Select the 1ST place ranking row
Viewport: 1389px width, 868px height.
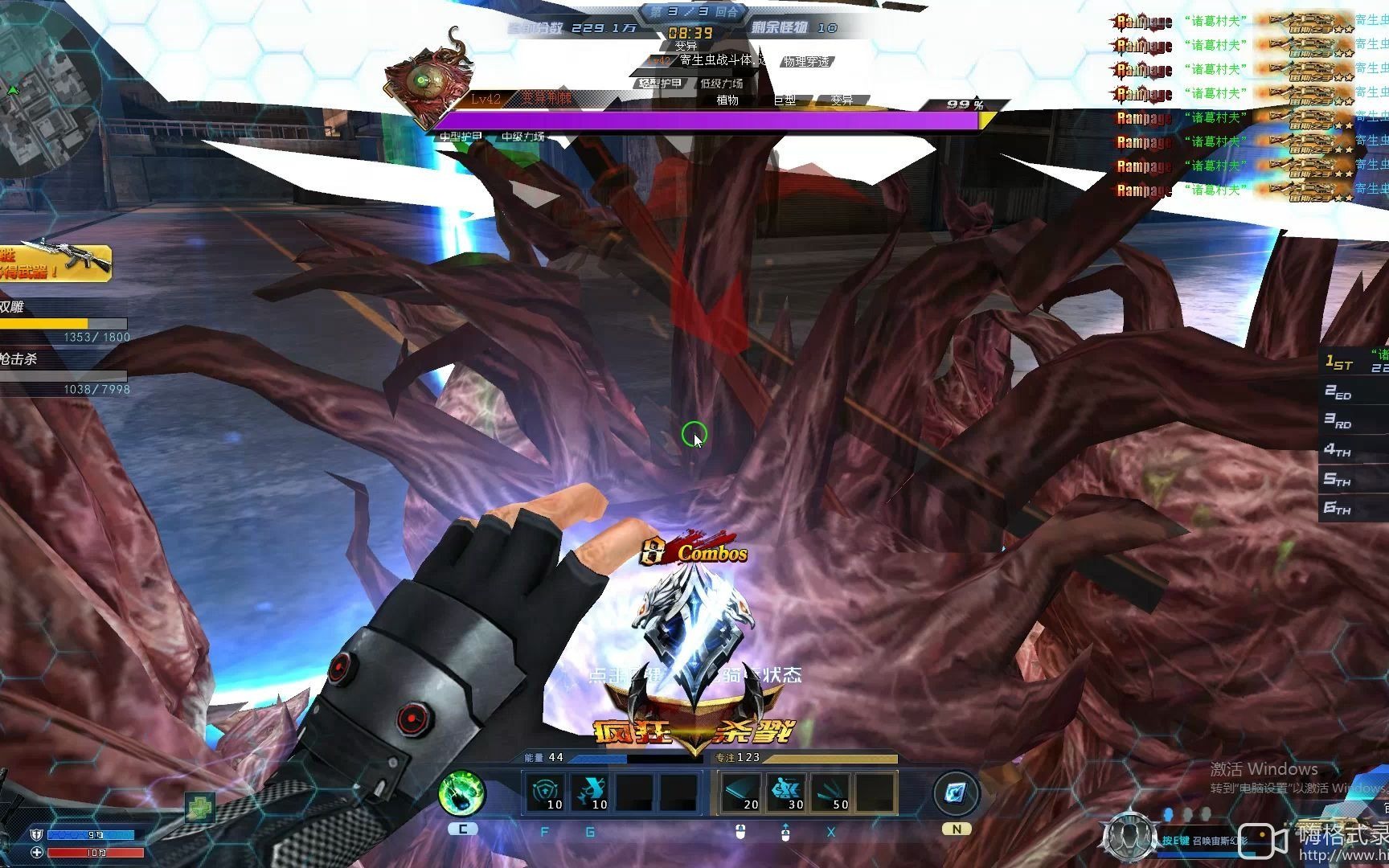click(1354, 362)
